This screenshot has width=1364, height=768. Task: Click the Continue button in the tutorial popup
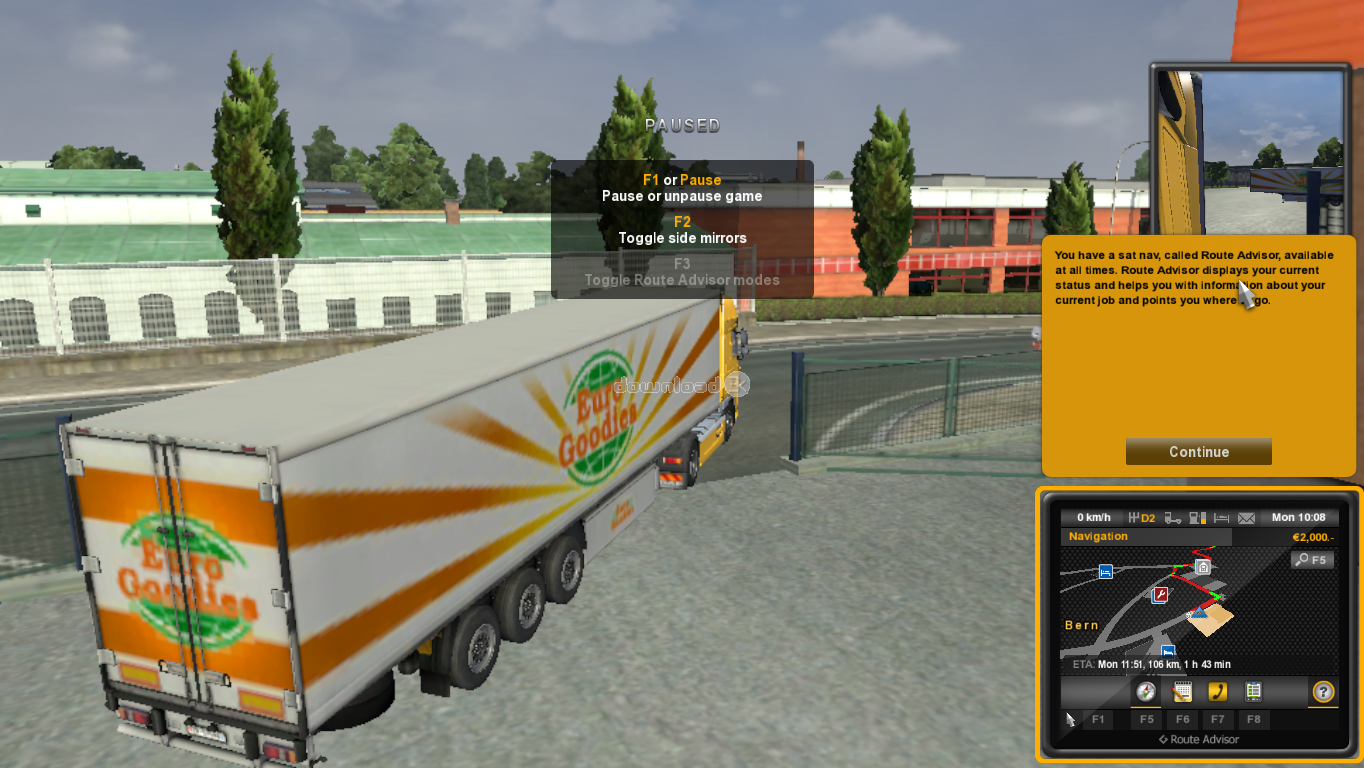(1198, 451)
